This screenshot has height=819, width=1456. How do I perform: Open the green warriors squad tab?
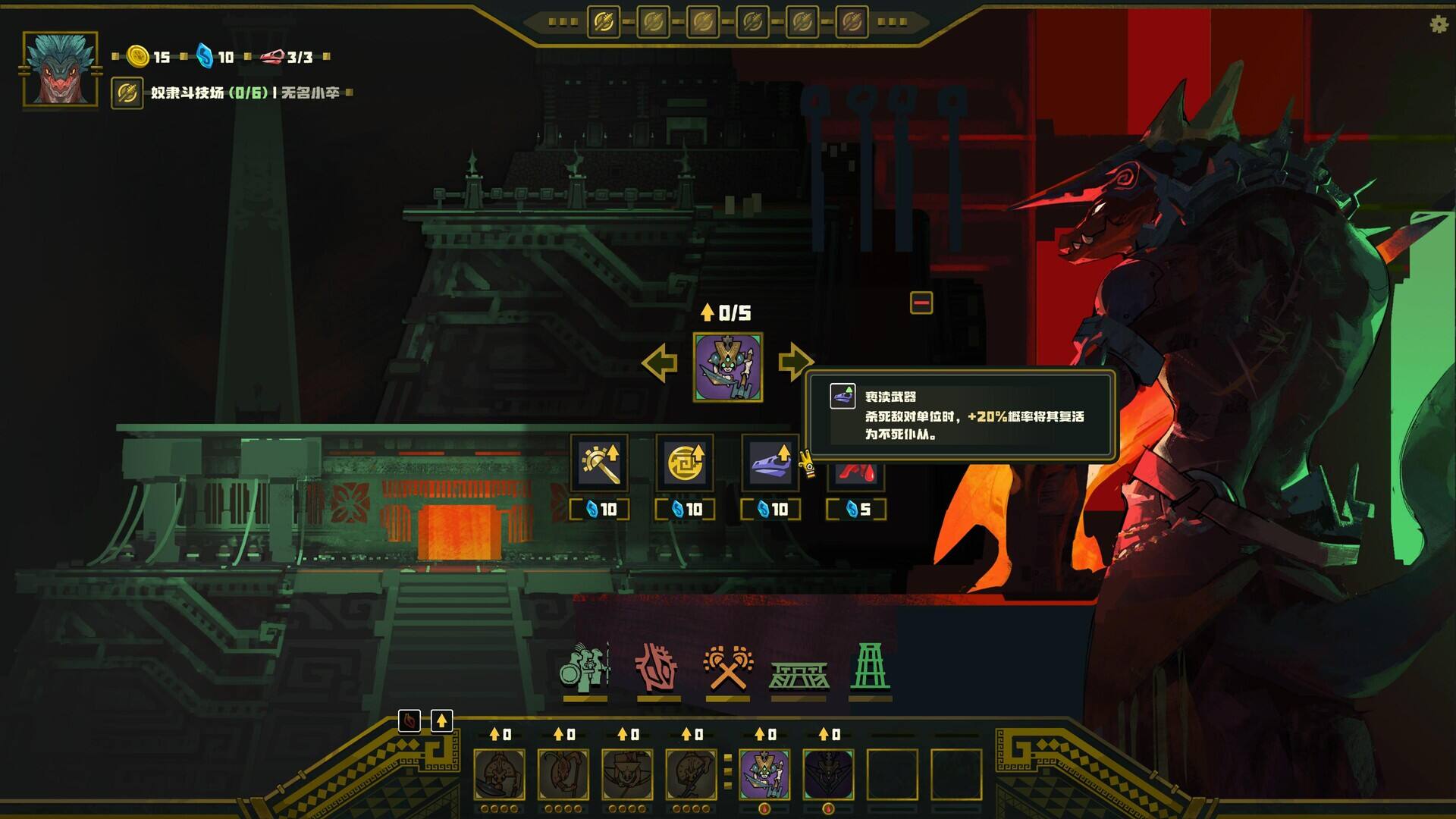(585, 669)
